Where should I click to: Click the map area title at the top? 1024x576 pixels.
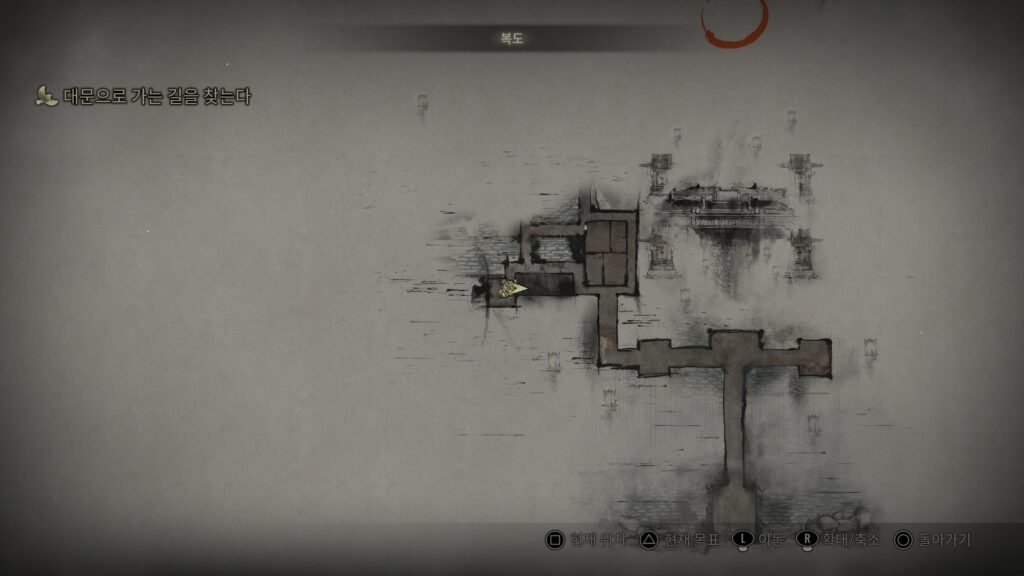512,39
